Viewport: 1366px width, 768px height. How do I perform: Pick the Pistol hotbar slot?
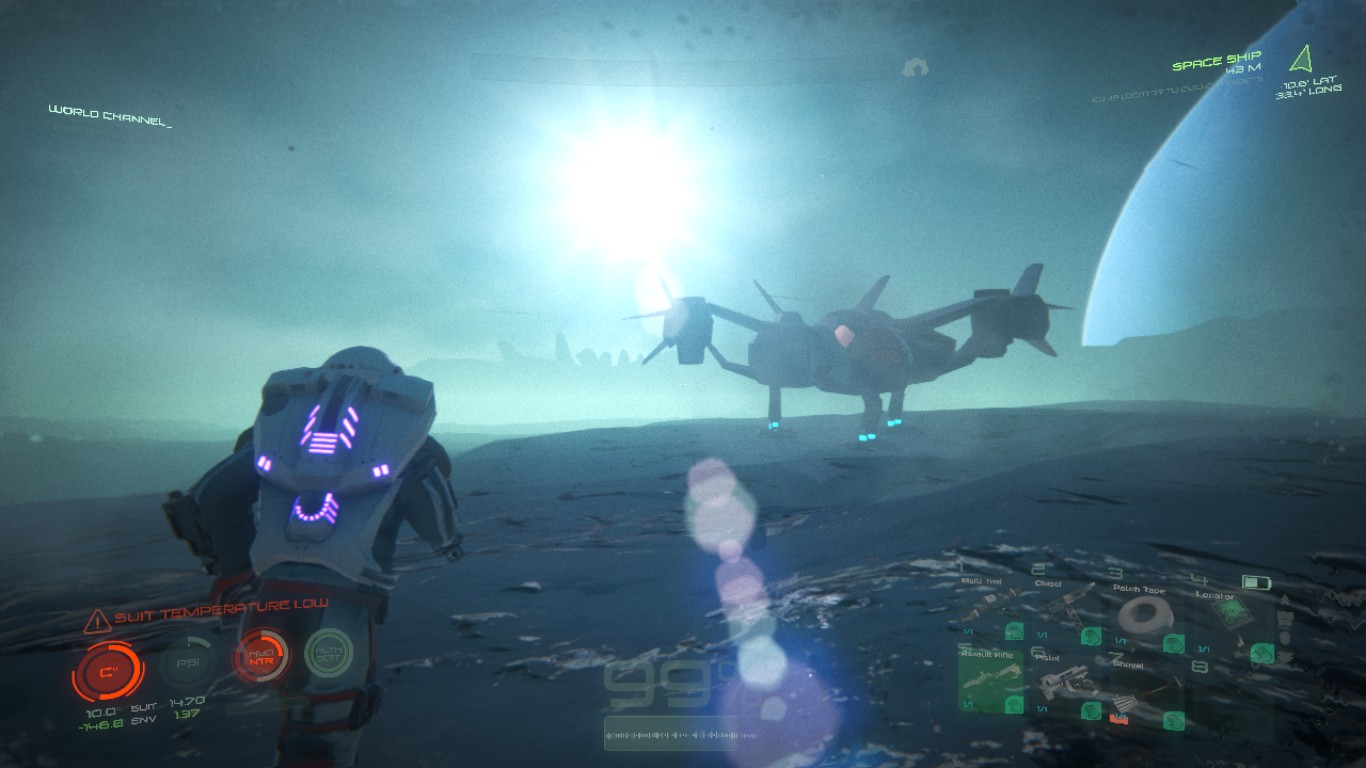point(1064,686)
